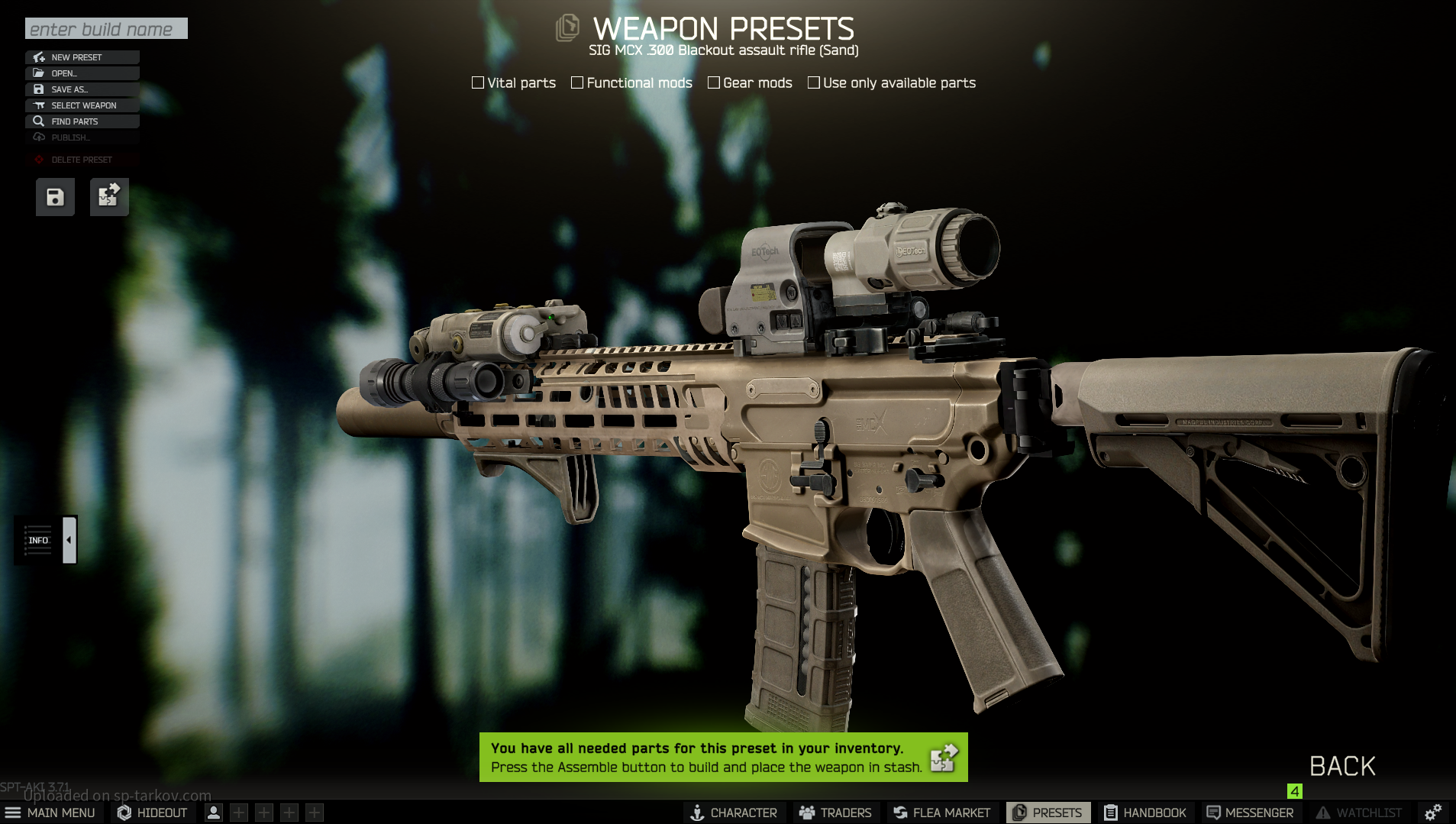Go BACK from weapon presets

(x=1342, y=766)
